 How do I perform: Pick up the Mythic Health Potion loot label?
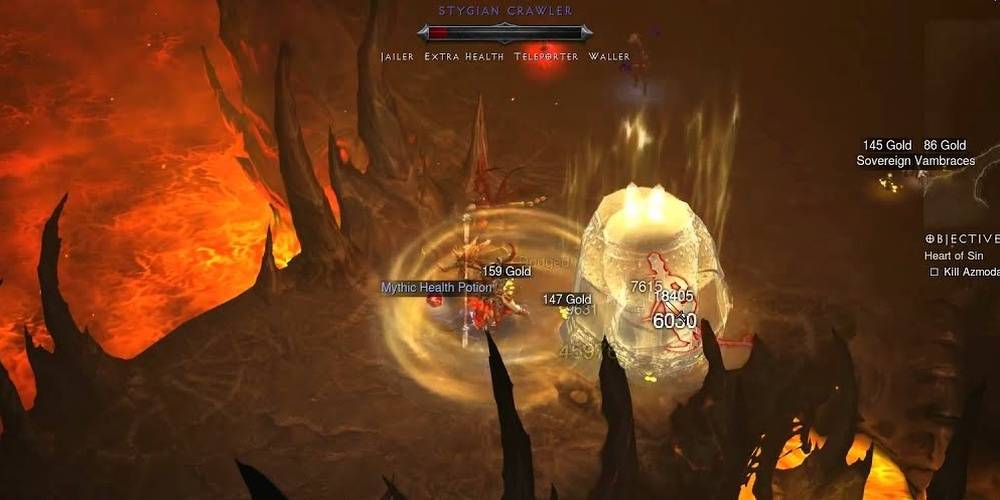tap(437, 288)
